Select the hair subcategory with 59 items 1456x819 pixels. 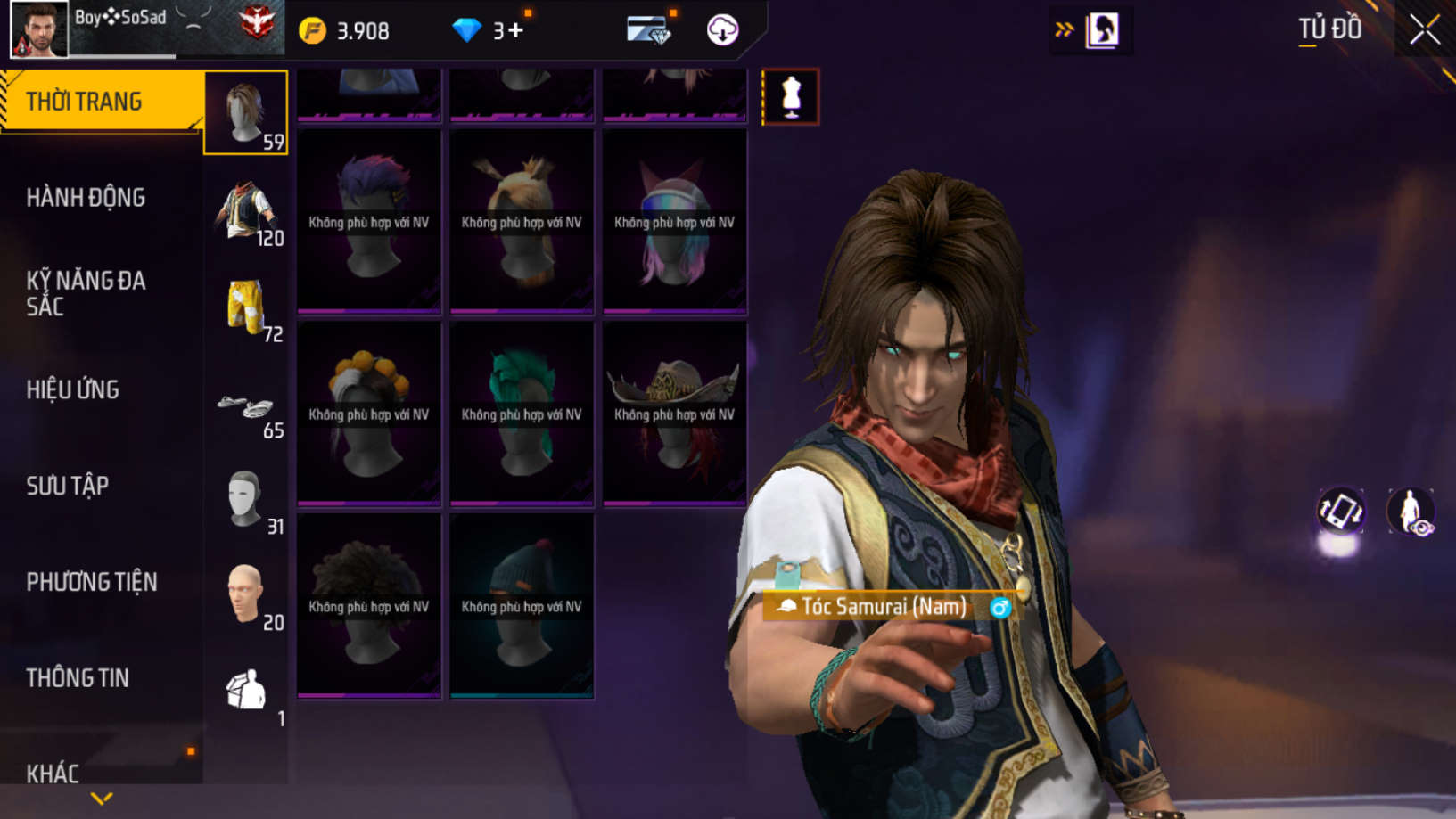tap(246, 112)
